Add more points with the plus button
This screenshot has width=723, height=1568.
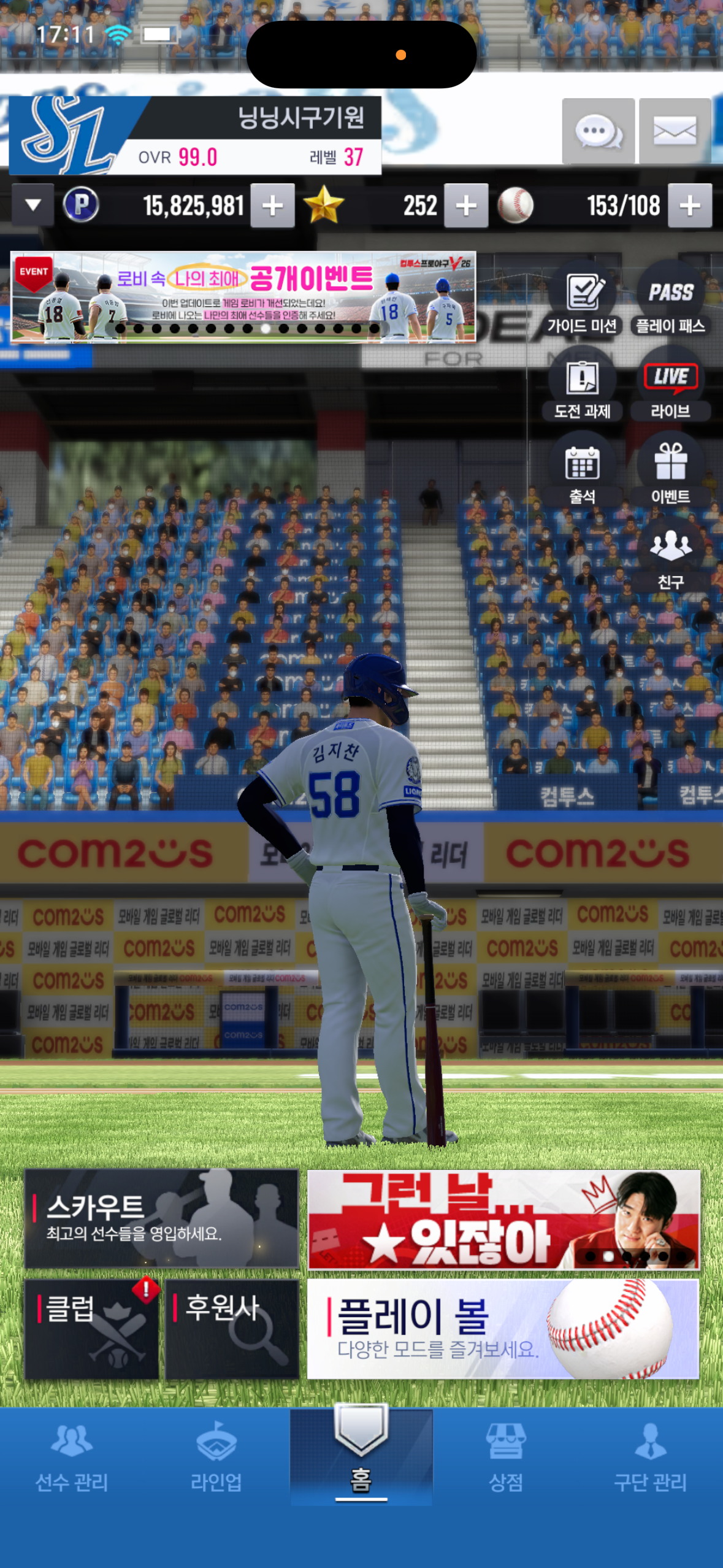coord(272,206)
